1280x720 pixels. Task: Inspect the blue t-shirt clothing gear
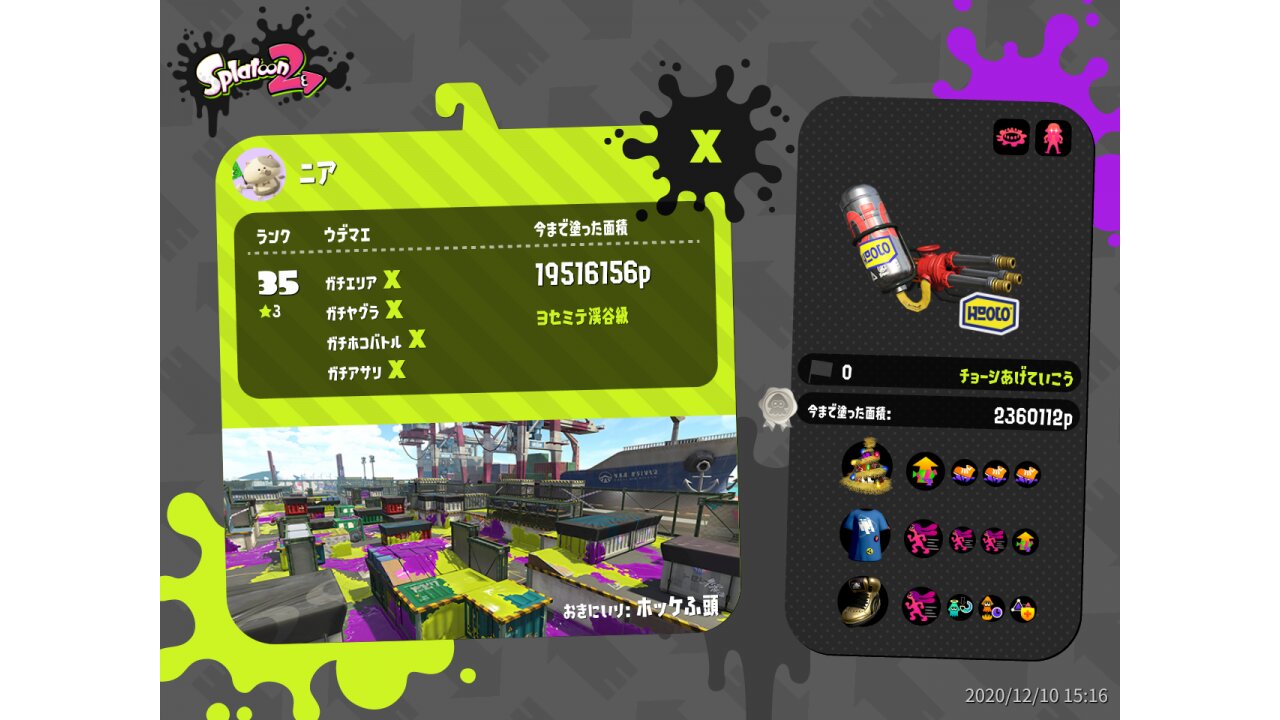(864, 535)
